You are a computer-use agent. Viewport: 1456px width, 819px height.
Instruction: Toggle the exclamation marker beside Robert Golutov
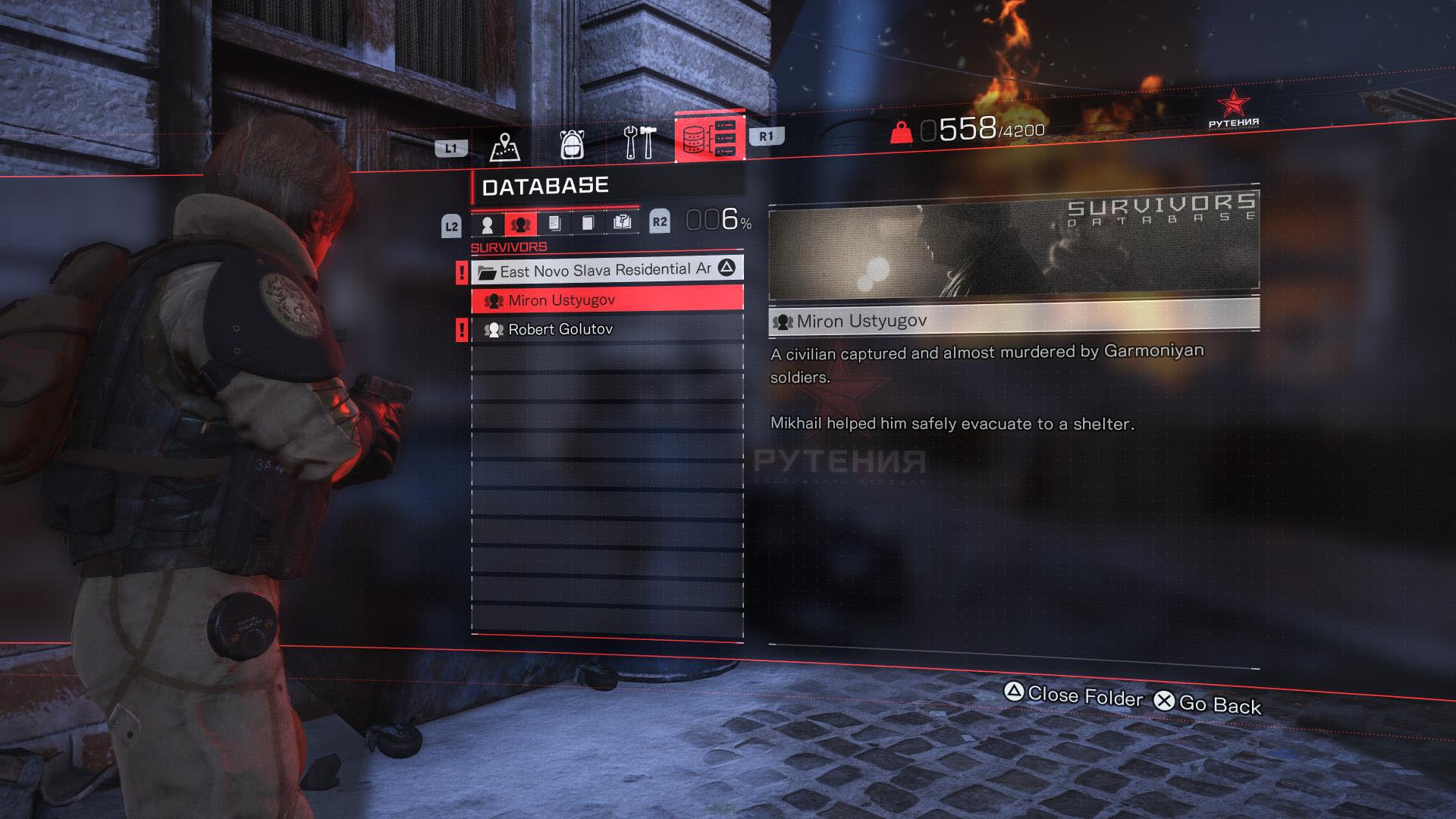pyautogui.click(x=461, y=329)
